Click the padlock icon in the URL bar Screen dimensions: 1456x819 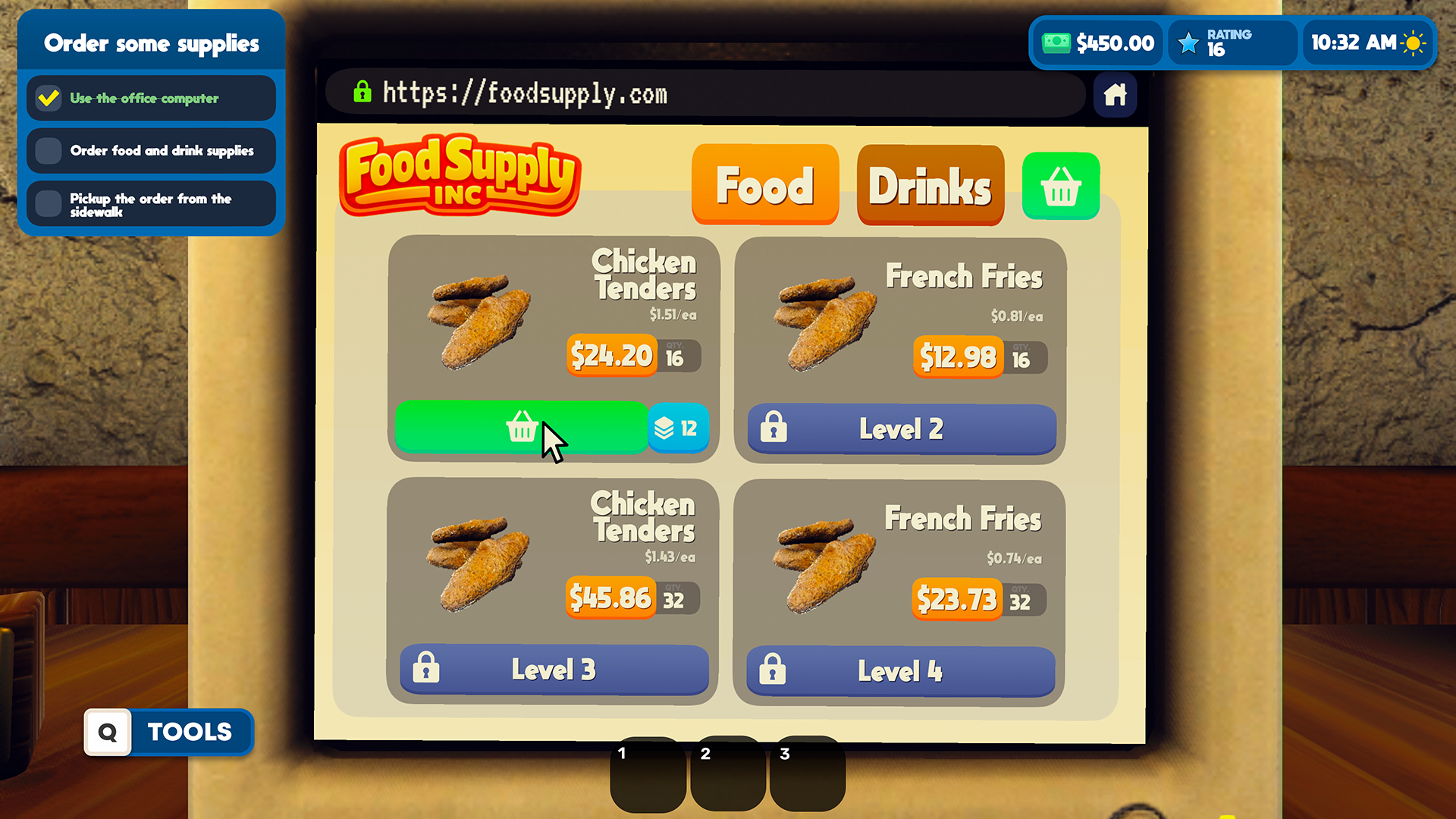point(363,93)
